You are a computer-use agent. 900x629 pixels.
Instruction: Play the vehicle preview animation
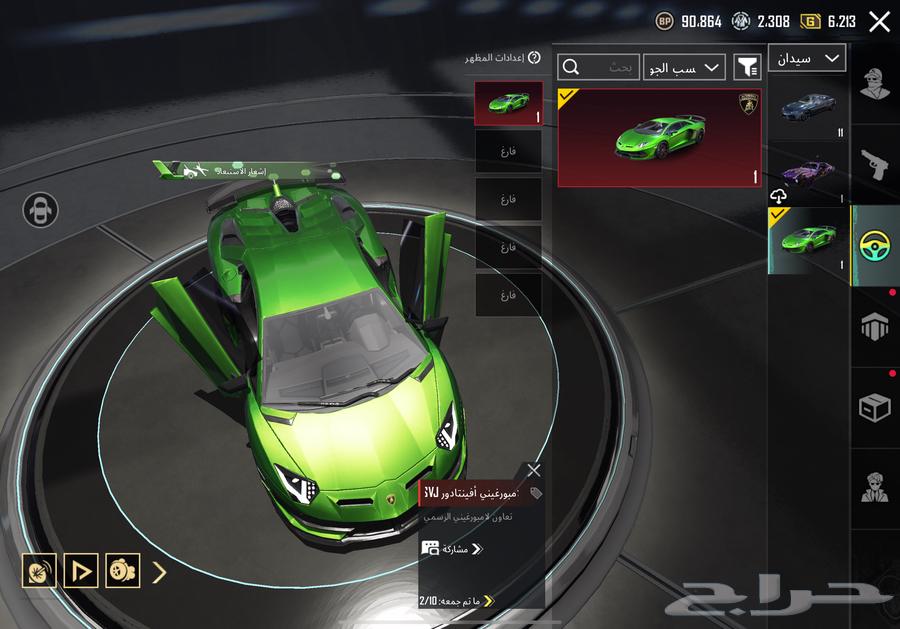click(x=80, y=571)
